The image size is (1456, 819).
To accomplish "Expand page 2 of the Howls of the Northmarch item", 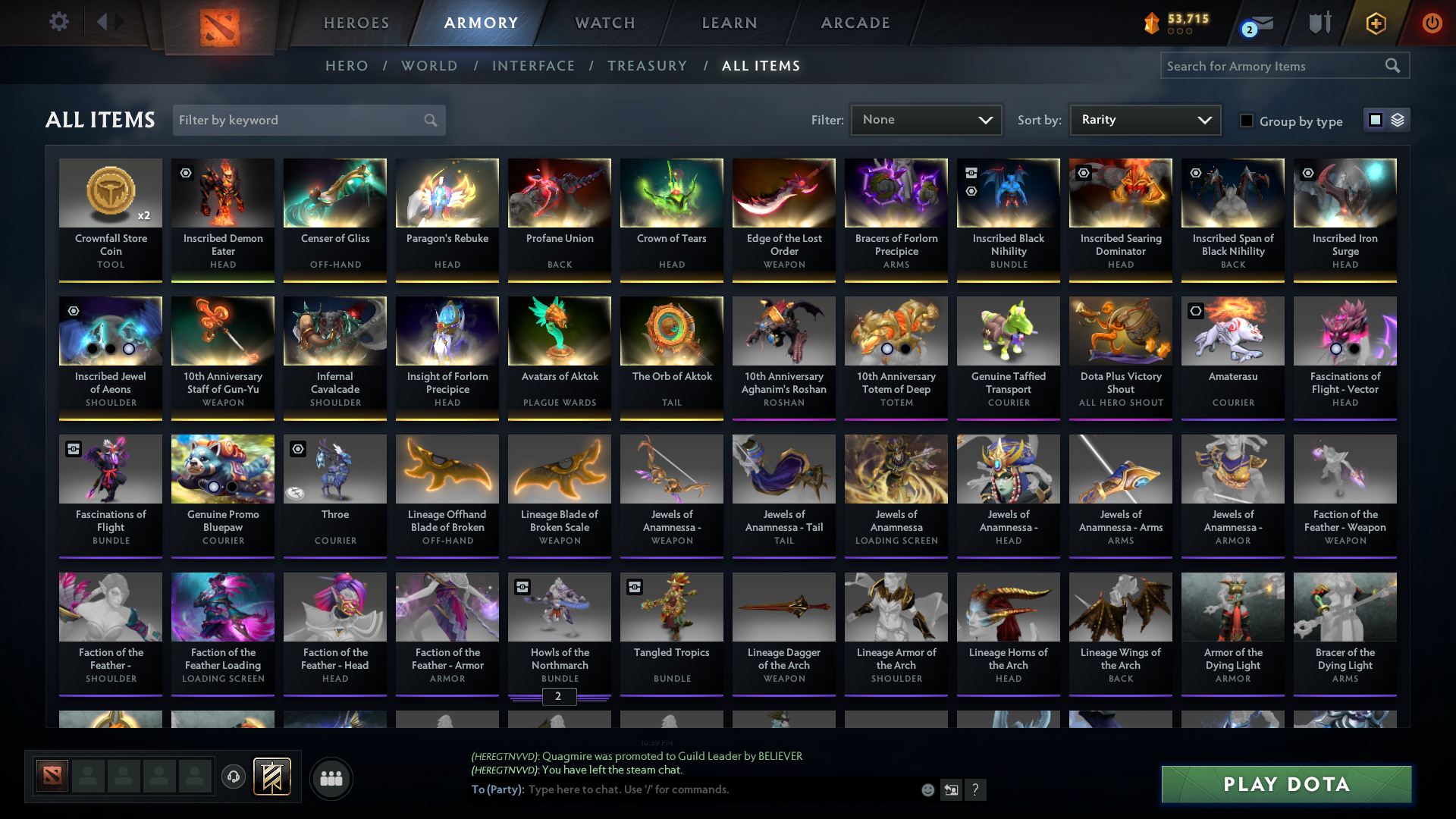I will point(559,697).
